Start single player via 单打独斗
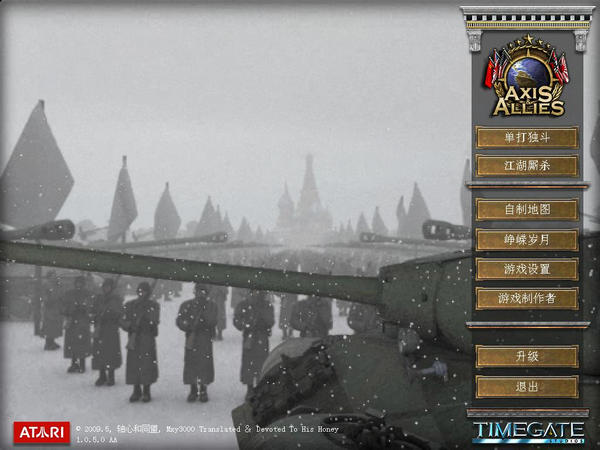 (x=526, y=137)
